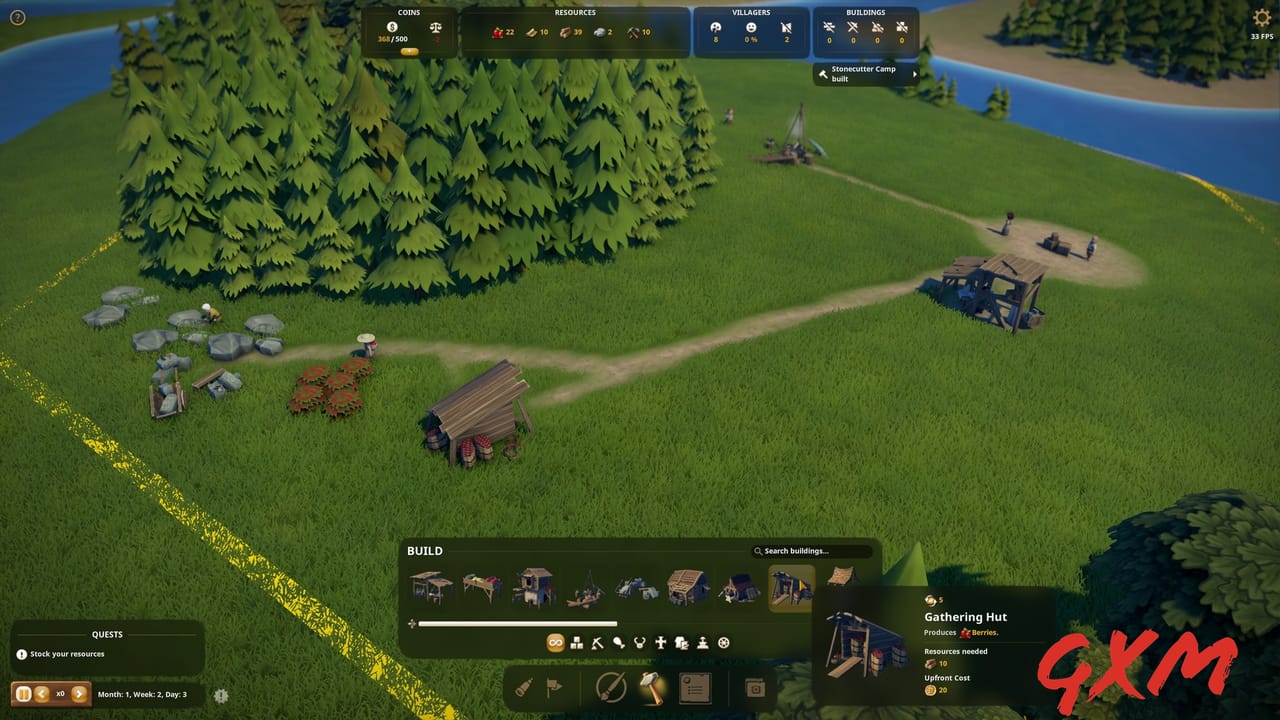This screenshot has width=1280, height=720.
Task: Select the flag marker tool
Action: [x=556, y=687]
